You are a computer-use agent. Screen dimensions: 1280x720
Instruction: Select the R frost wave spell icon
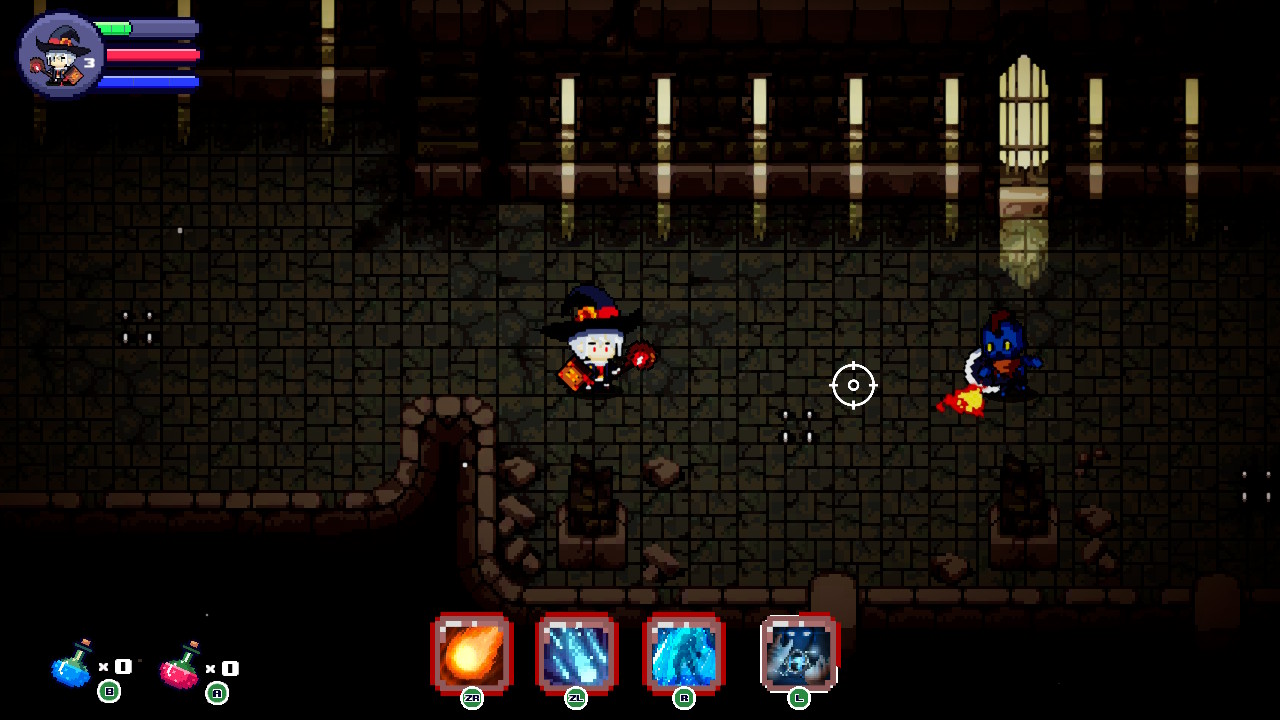pyautogui.click(x=686, y=655)
